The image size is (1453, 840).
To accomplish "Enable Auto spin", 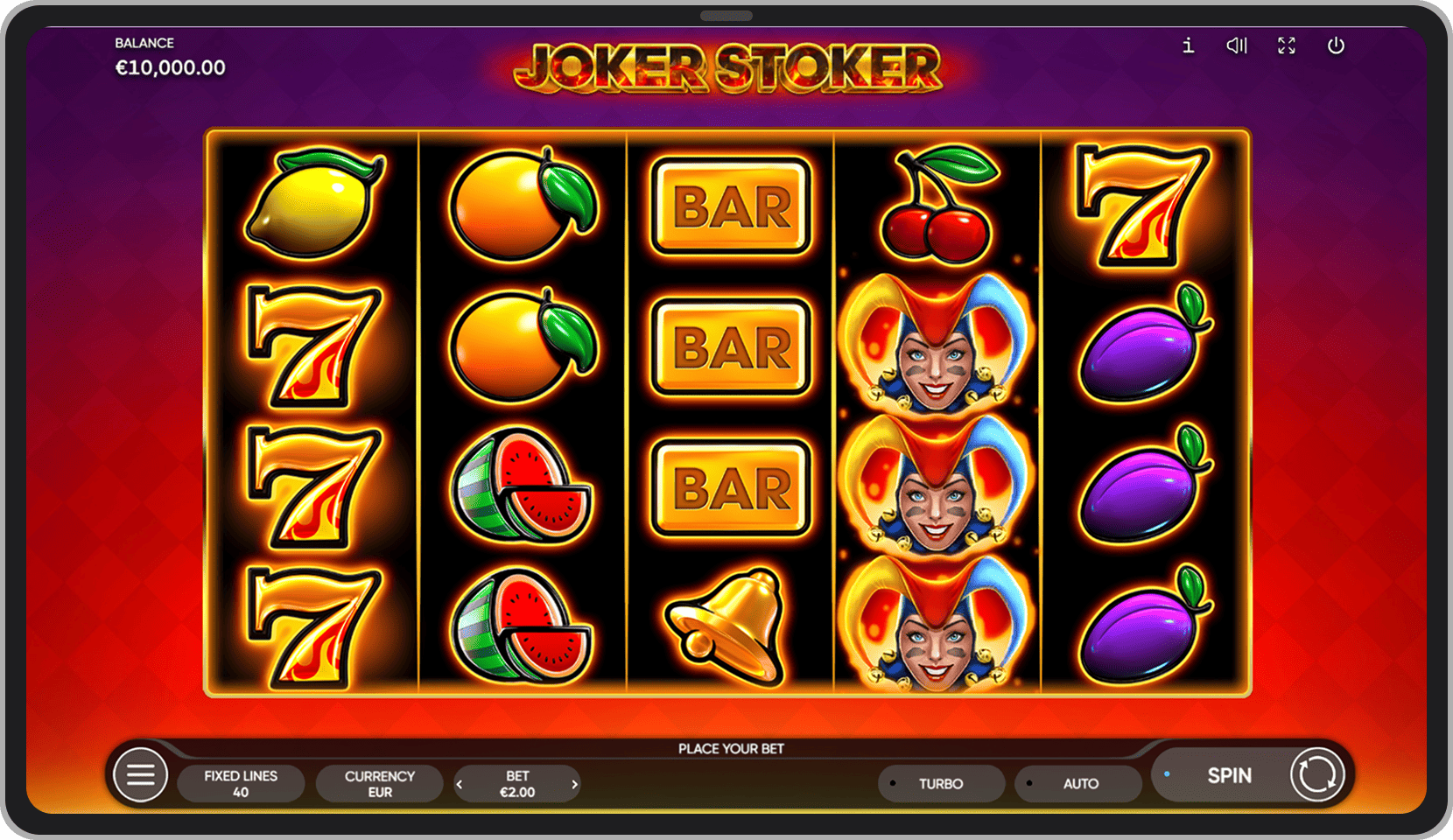I will [x=1079, y=784].
